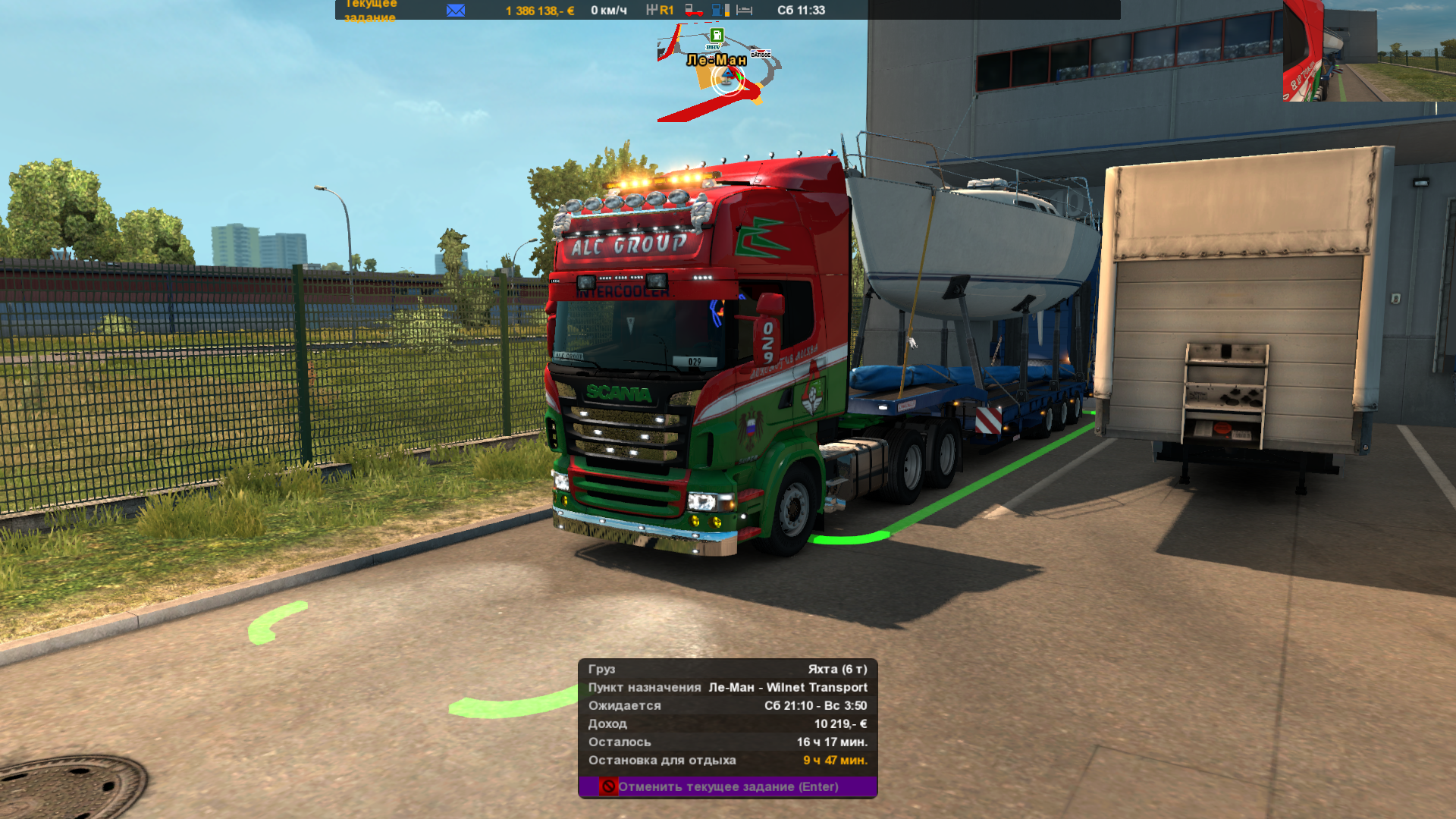Click the red truck damage indicator icon
1456x819 pixels.
pyautogui.click(x=693, y=10)
